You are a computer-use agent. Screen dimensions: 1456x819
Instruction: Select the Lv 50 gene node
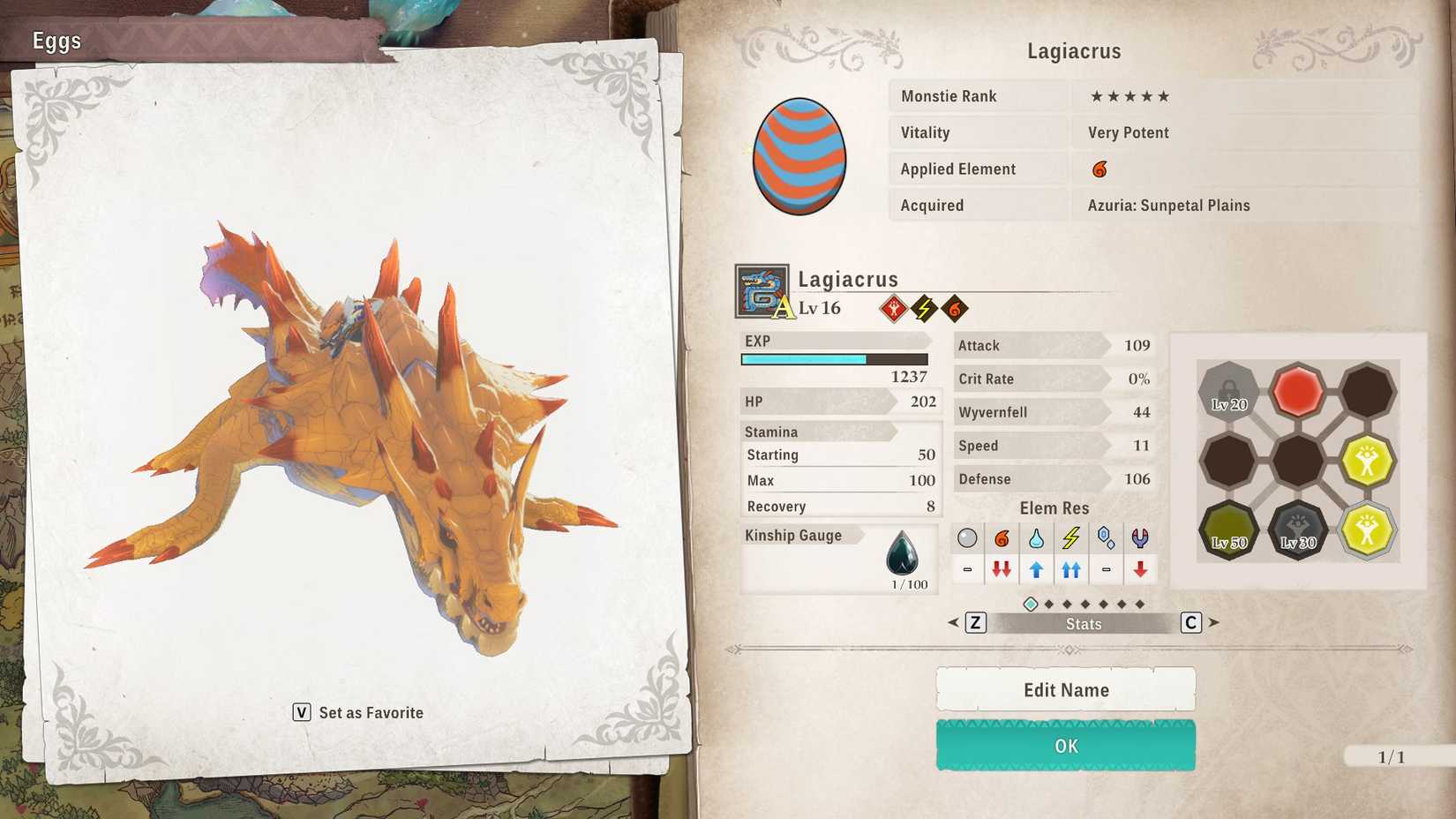click(1227, 530)
